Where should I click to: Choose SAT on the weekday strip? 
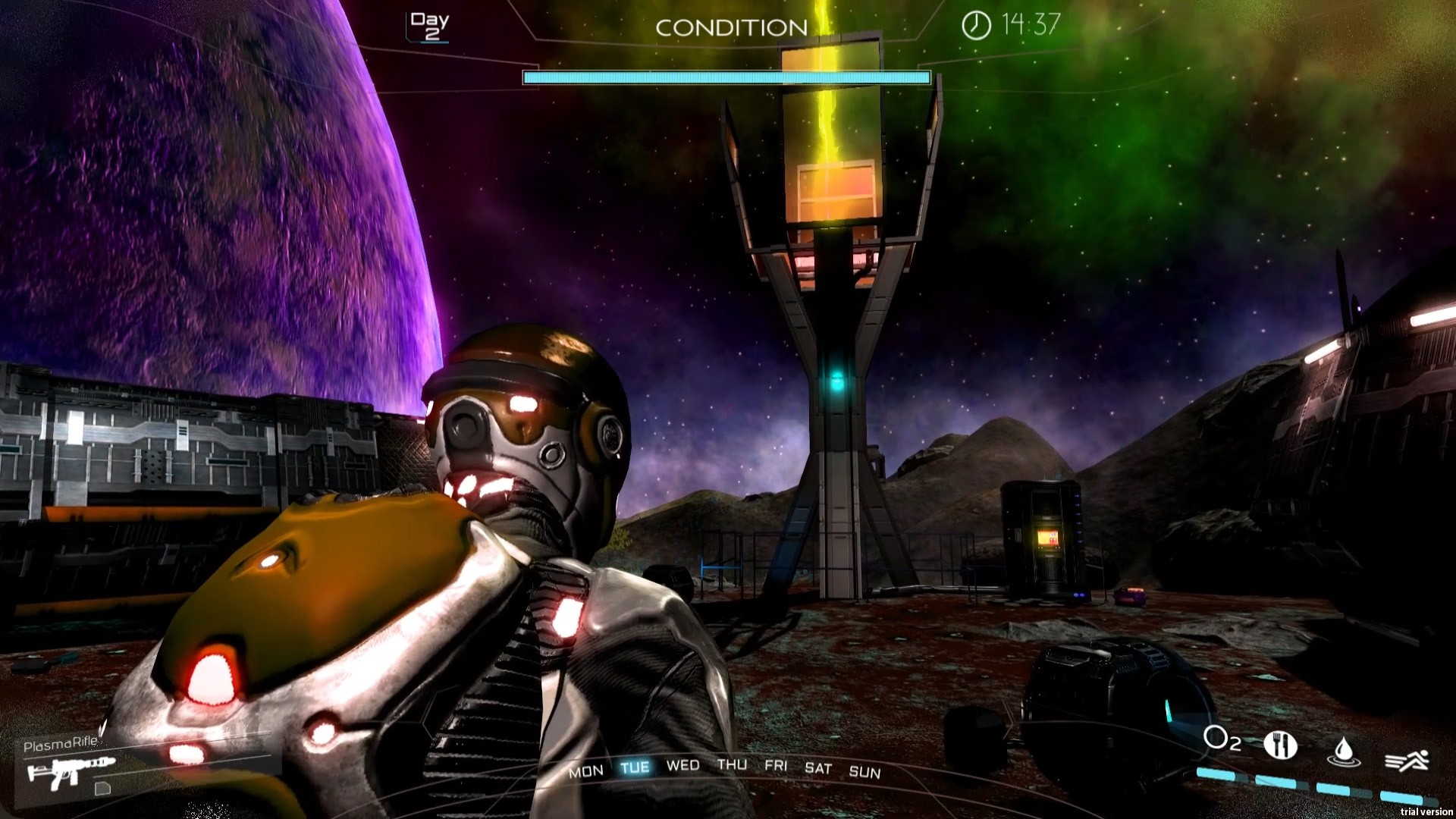point(818,768)
